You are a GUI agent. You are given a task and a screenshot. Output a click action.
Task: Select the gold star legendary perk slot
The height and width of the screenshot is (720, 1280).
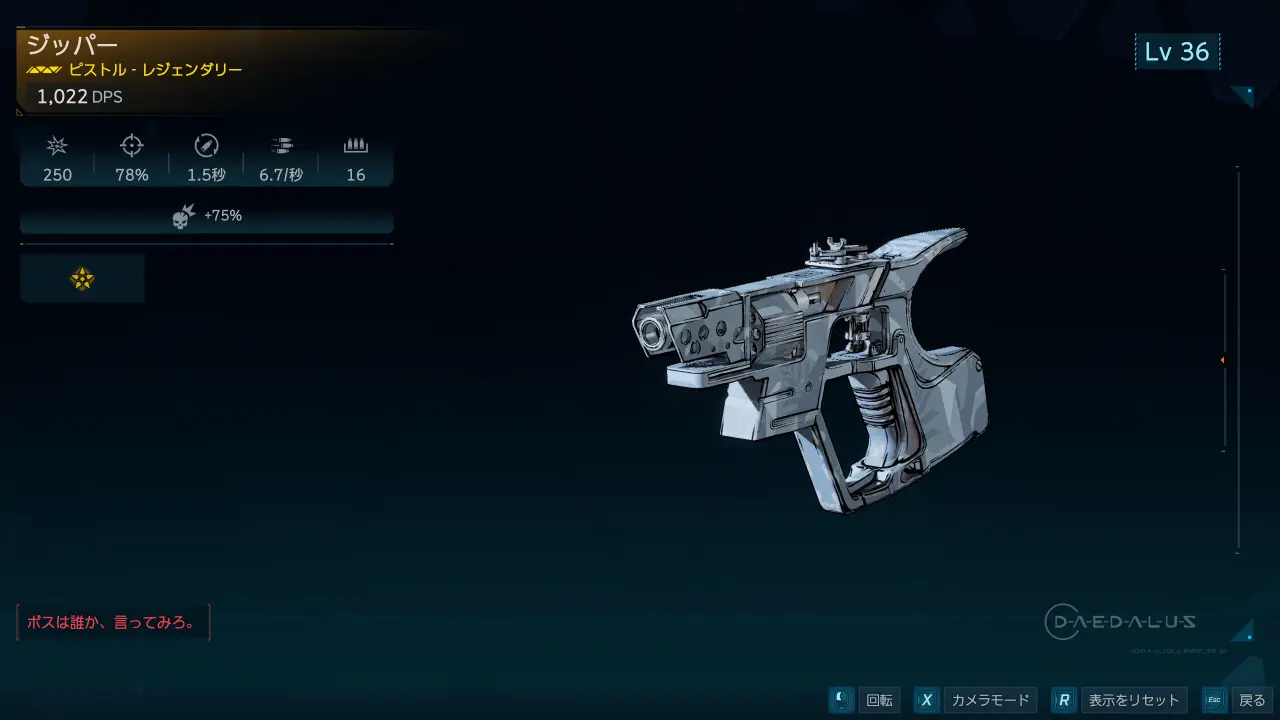click(82, 279)
